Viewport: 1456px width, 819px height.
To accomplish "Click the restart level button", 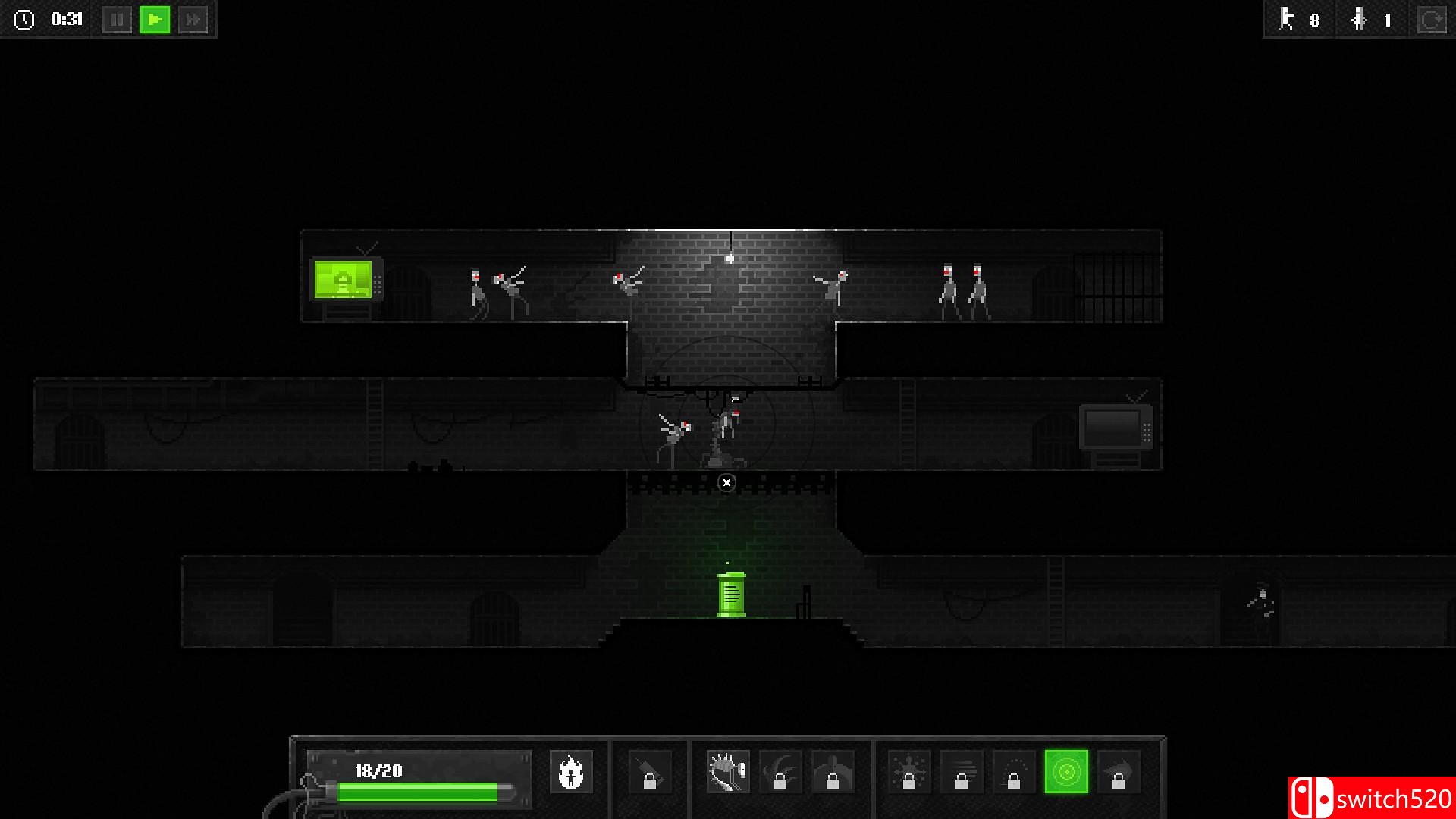I will pos(1430,20).
